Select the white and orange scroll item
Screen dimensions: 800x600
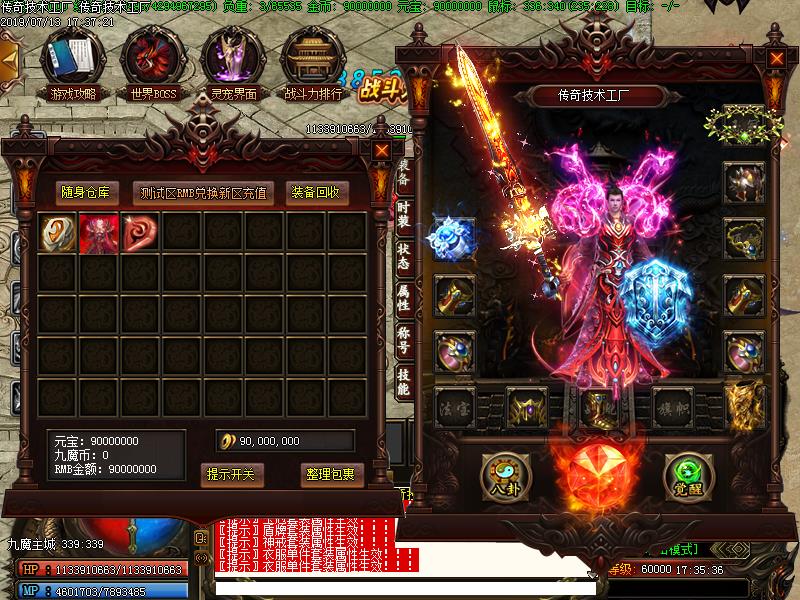[x=57, y=232]
